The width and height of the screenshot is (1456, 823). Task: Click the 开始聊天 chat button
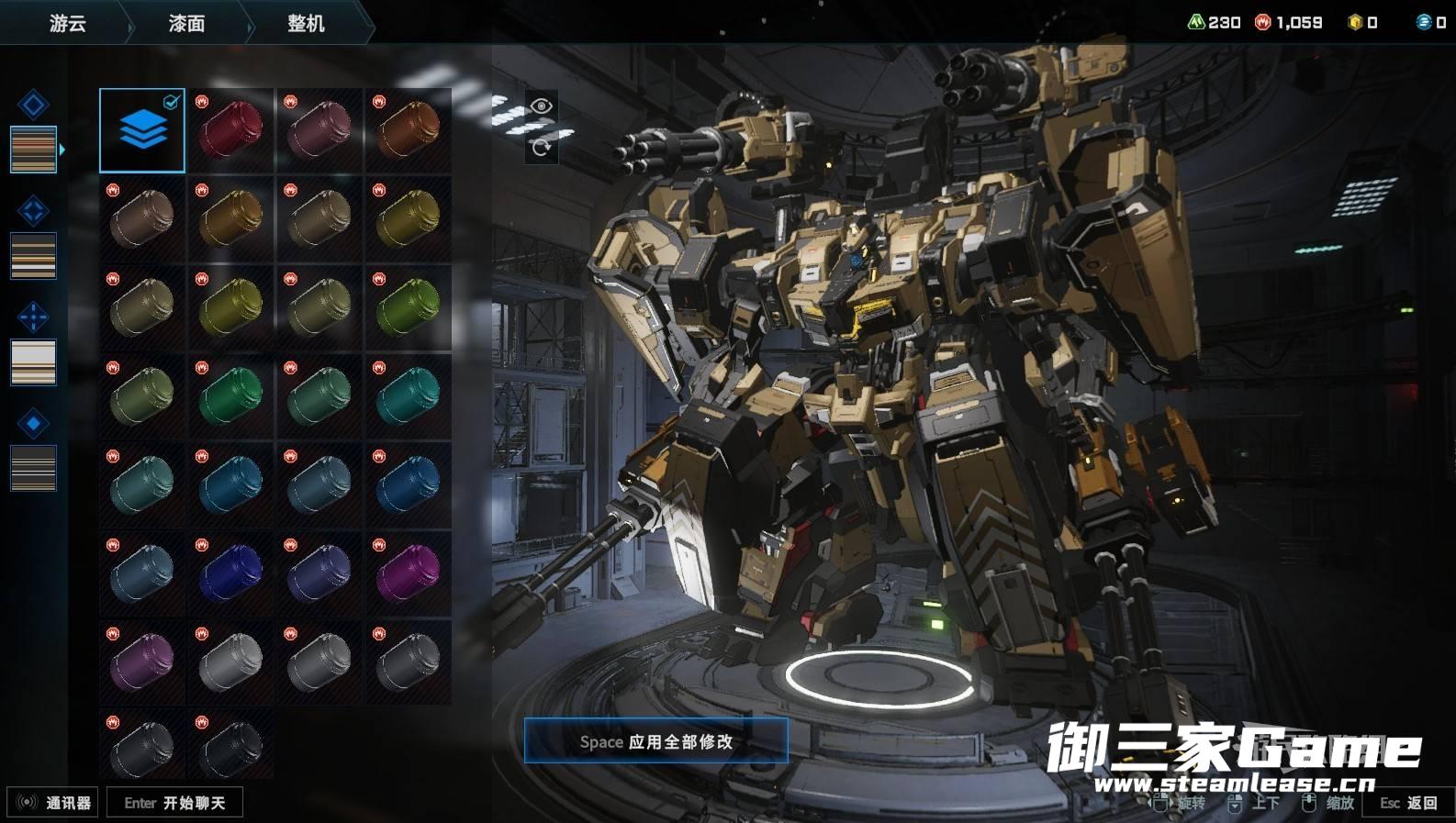pos(174,803)
